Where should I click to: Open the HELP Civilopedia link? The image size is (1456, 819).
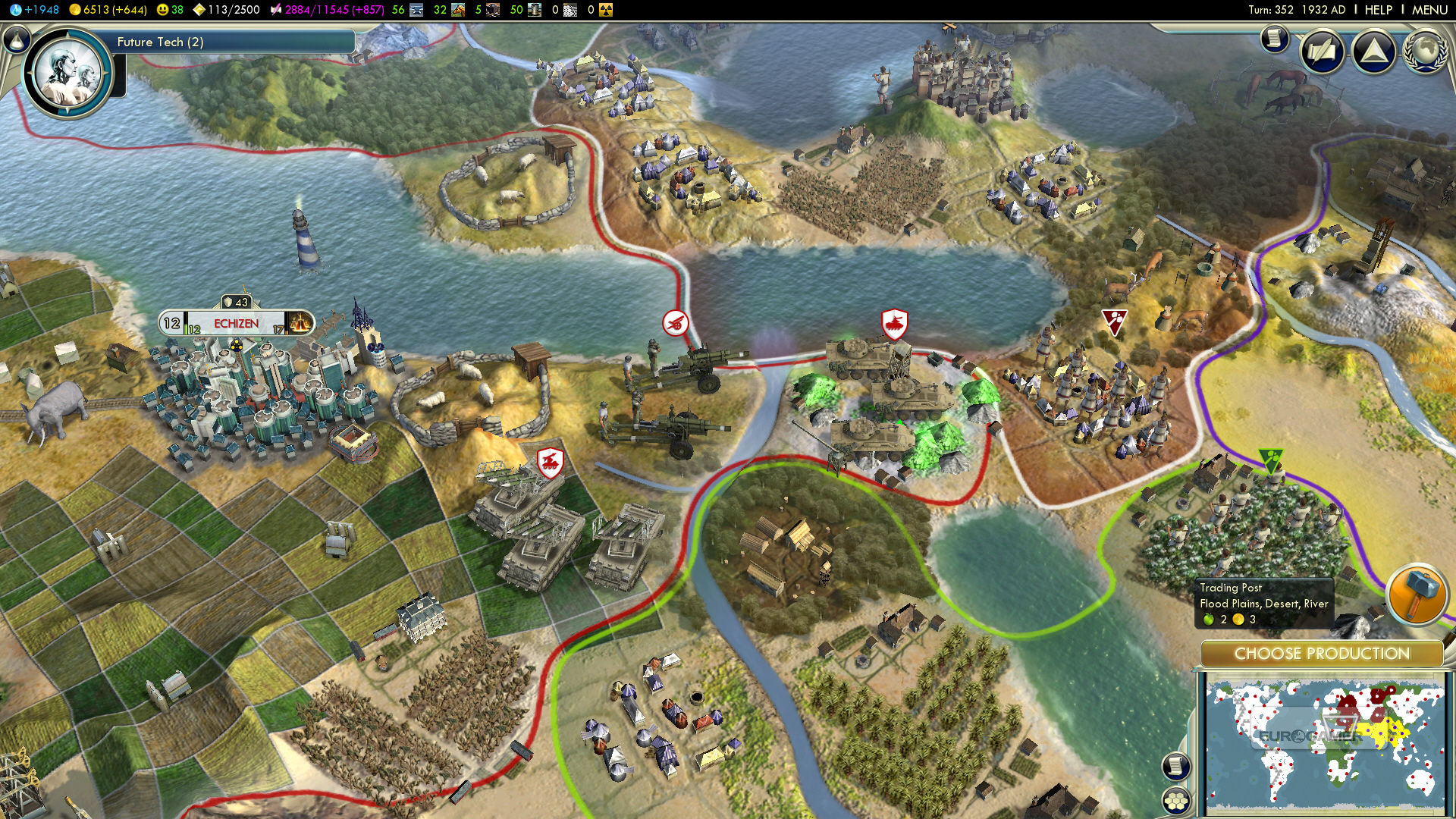point(1378,10)
